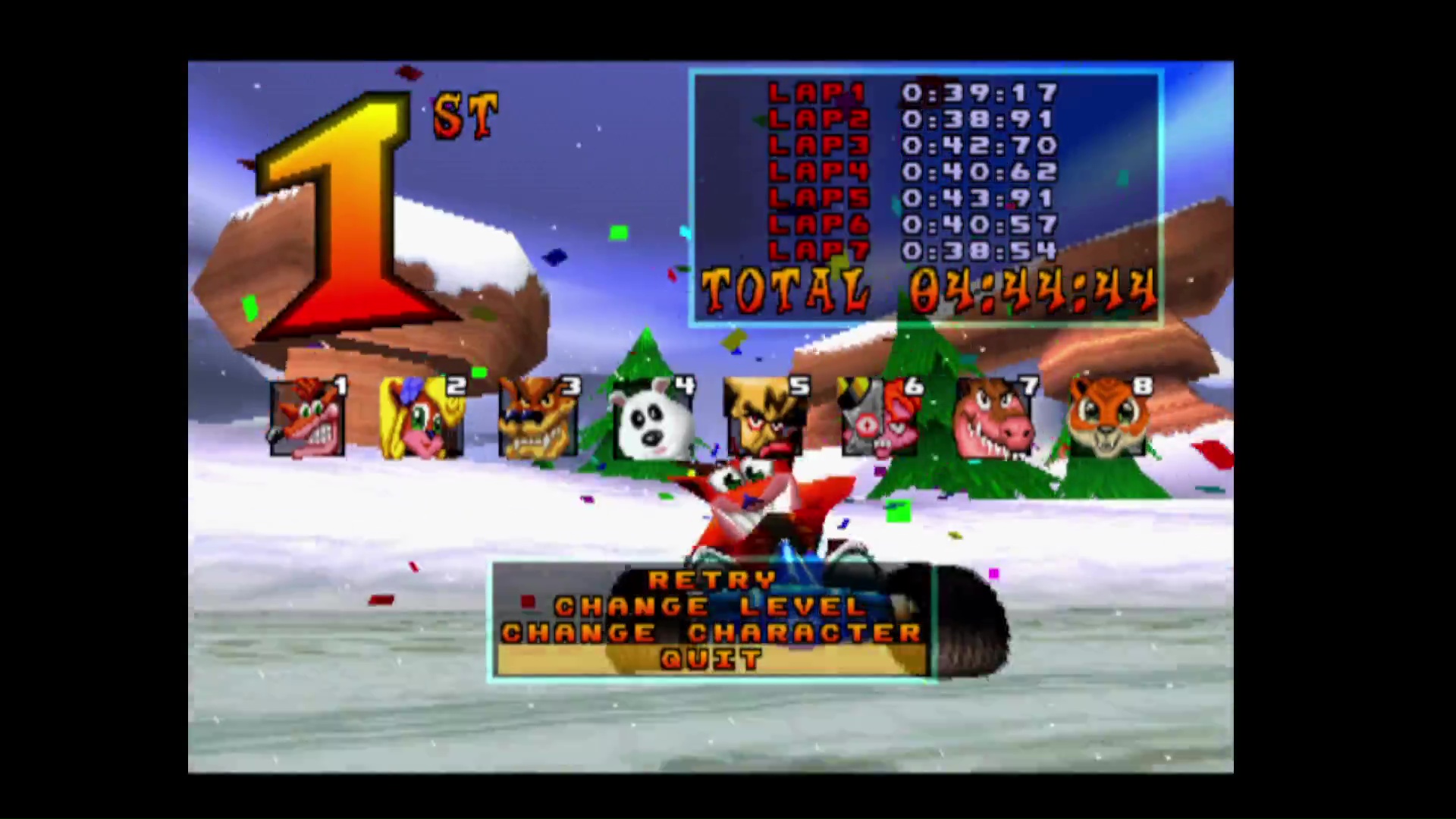Quit from the race results menu

711,660
